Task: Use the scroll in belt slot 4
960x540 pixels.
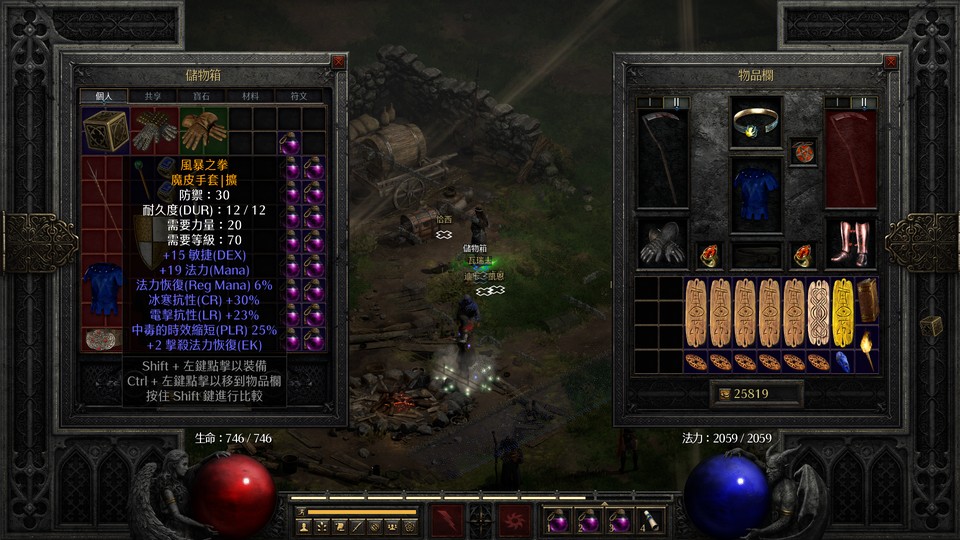Action: click(649, 520)
